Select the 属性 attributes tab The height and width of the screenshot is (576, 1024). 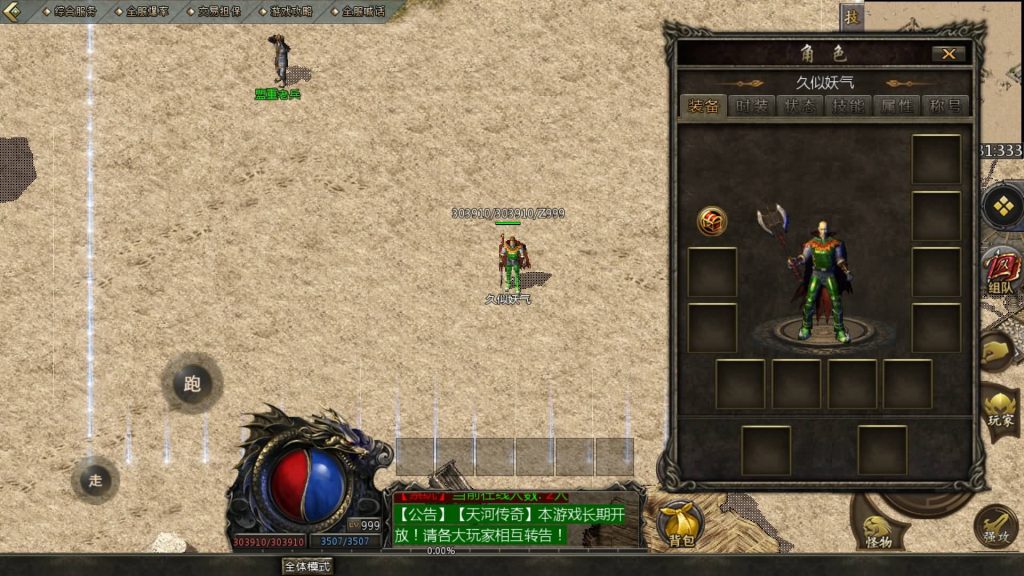896,107
